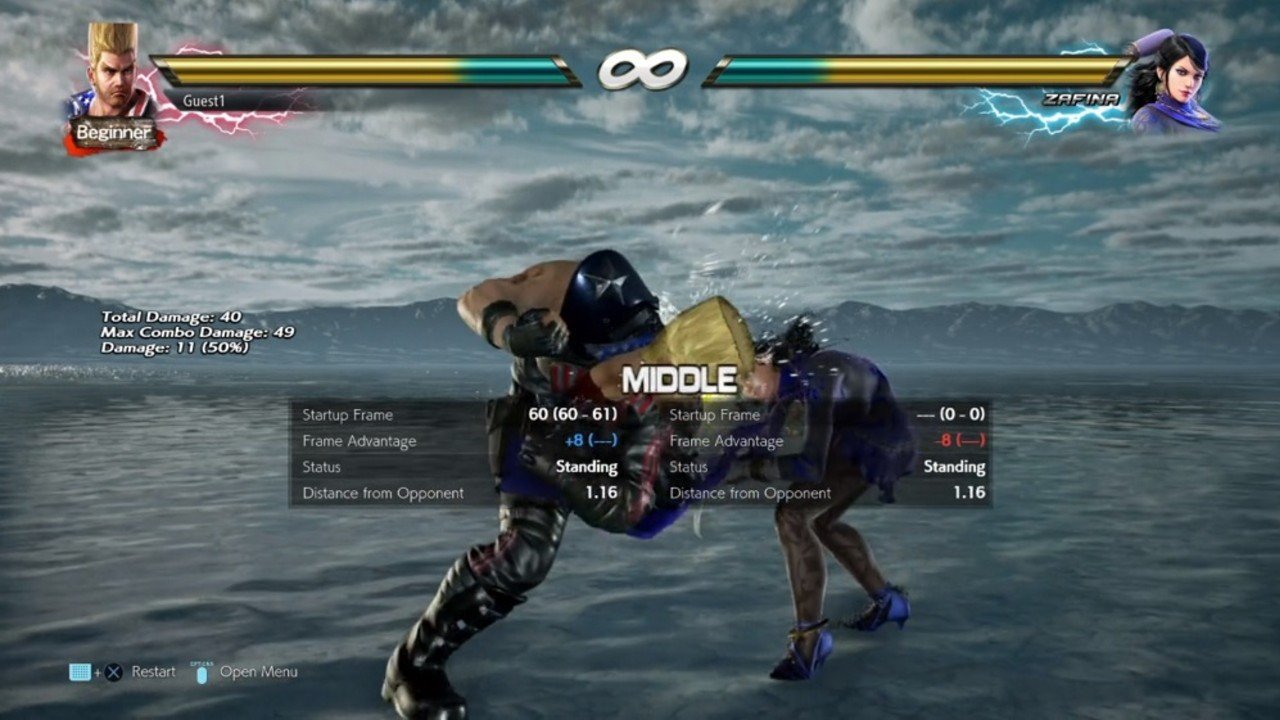Select Paul's character portrait
Image resolution: width=1280 pixels, height=720 pixels.
[x=112, y=70]
